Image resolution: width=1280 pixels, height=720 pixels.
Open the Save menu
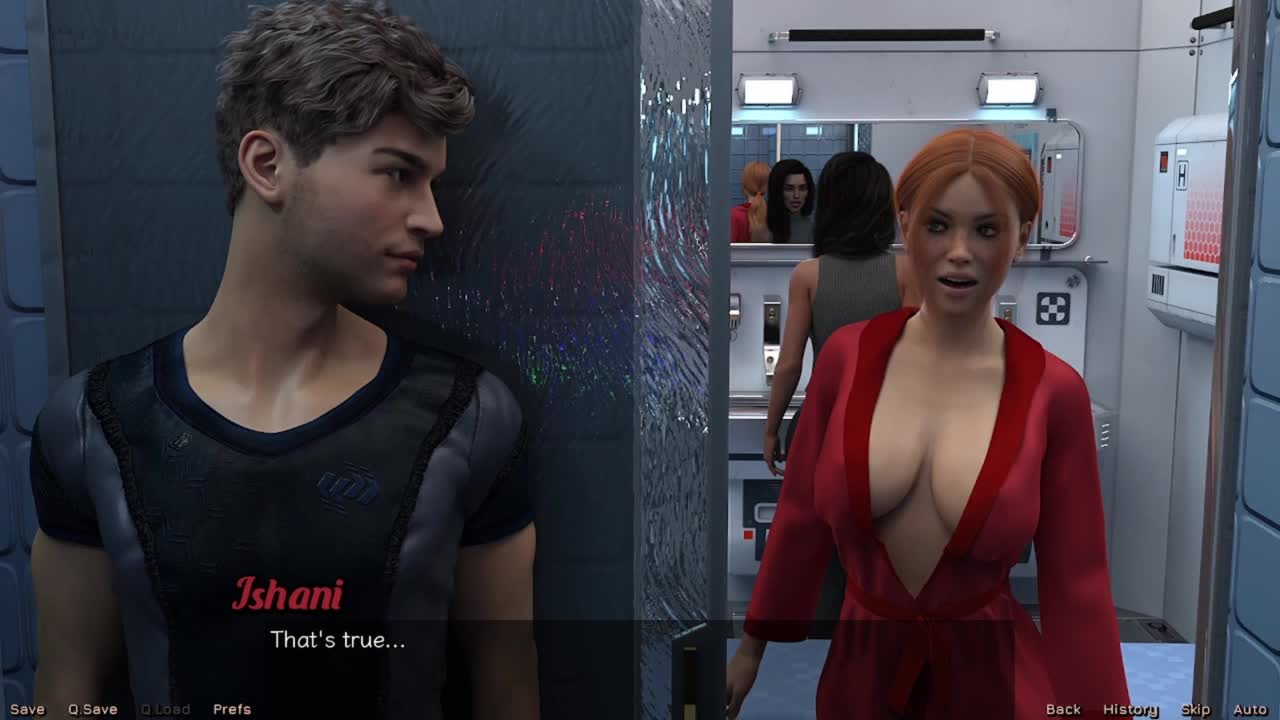coord(27,709)
